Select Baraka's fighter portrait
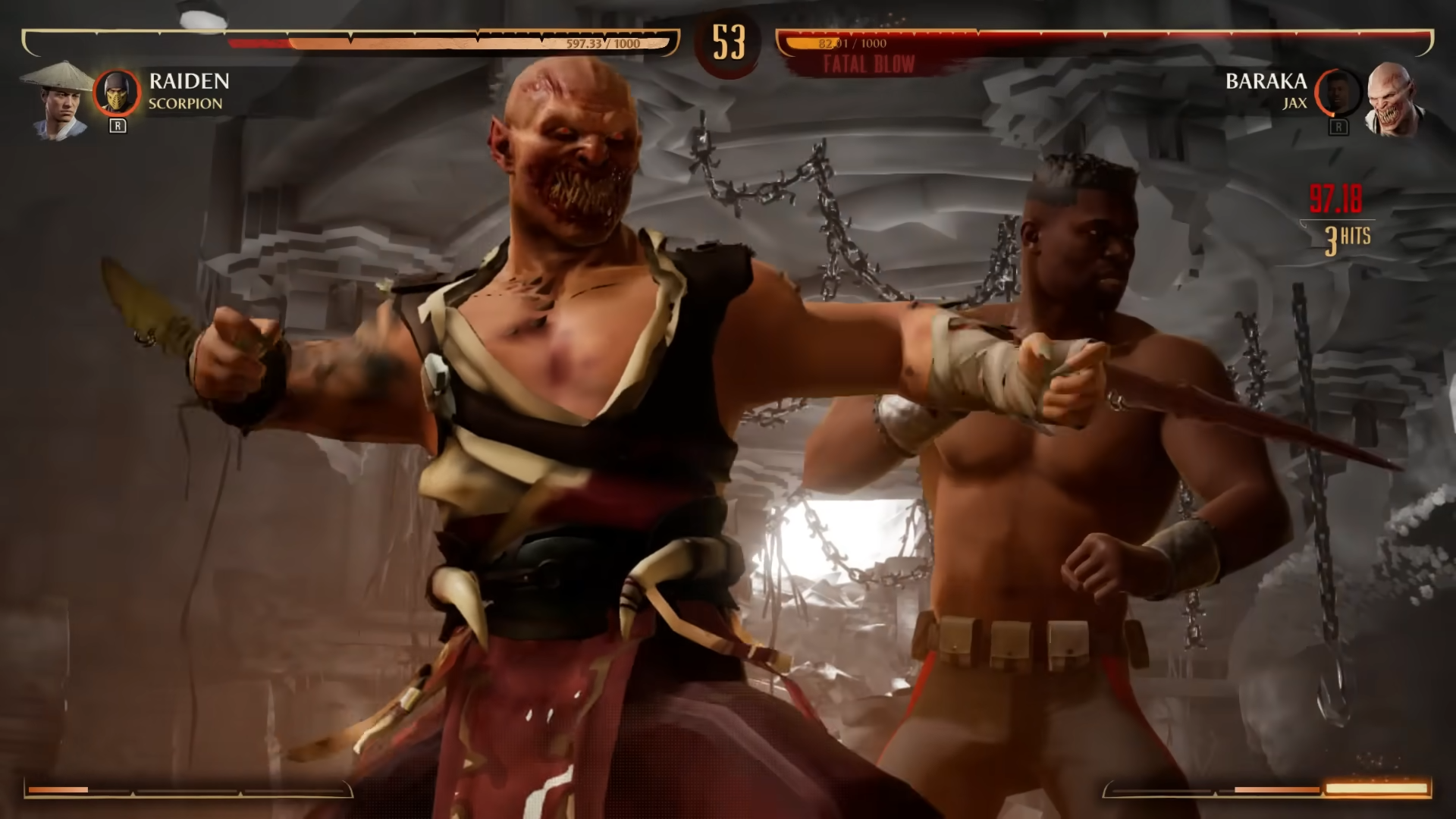 pyautogui.click(x=1394, y=101)
